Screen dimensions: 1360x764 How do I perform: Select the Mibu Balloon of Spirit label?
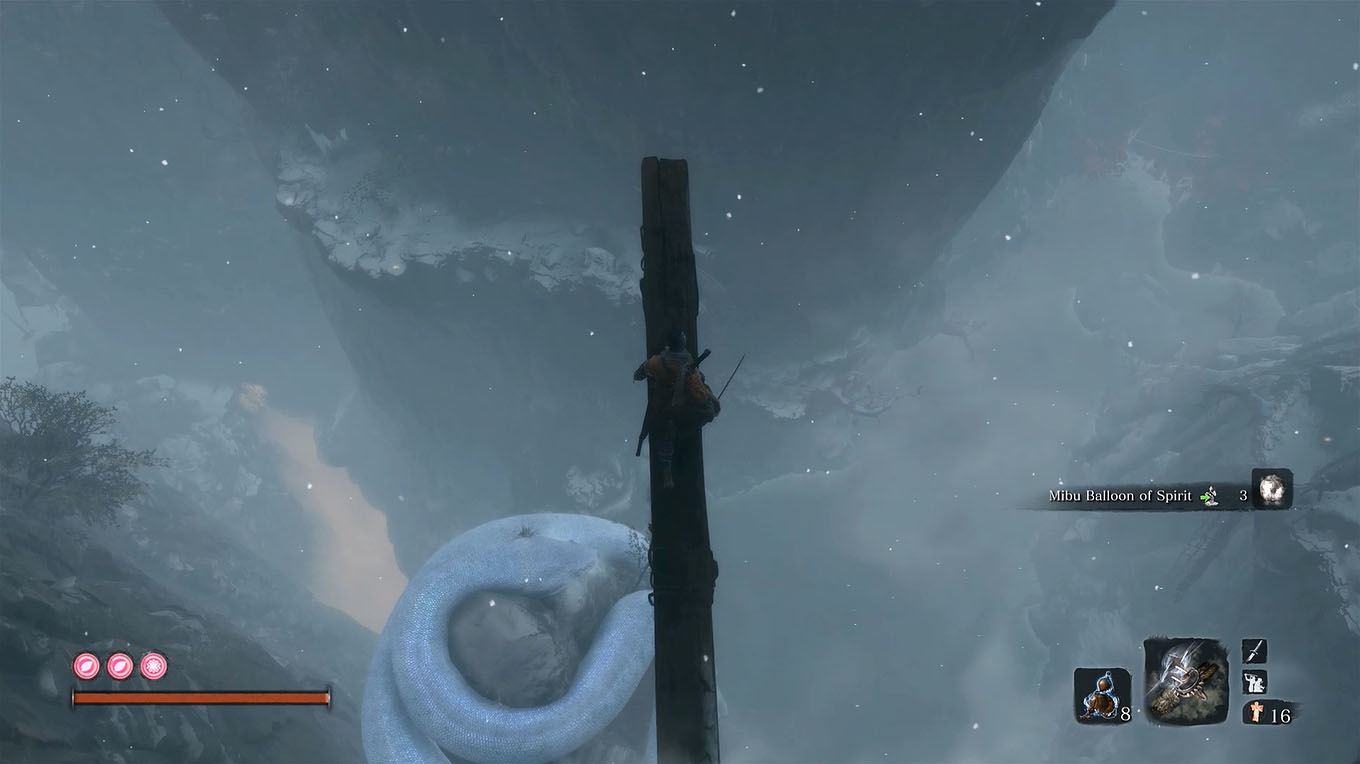[1120, 494]
